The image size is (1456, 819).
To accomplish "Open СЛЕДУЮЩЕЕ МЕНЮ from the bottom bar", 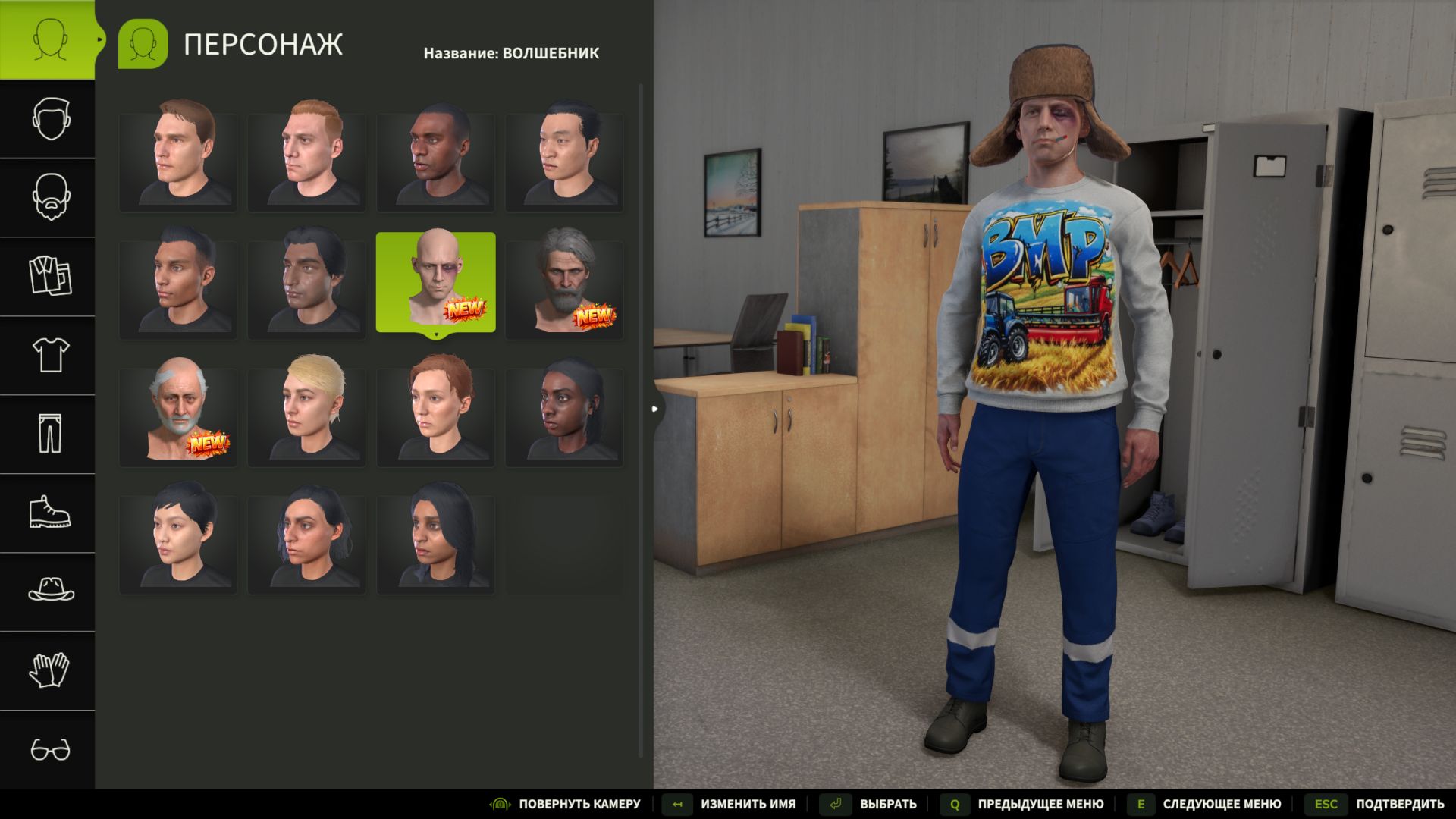I will point(1222,803).
